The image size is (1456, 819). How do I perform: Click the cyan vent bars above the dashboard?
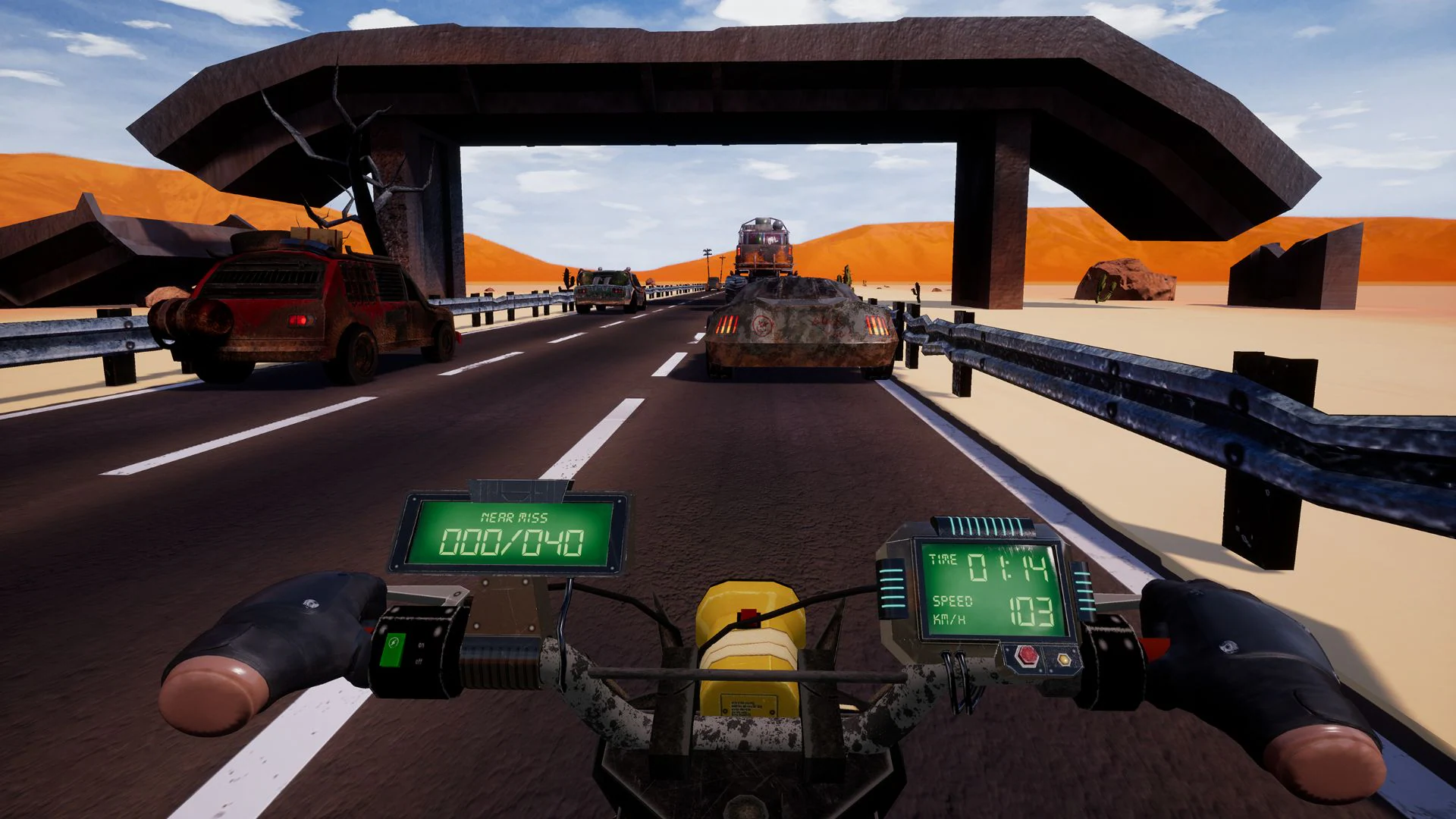(984, 526)
